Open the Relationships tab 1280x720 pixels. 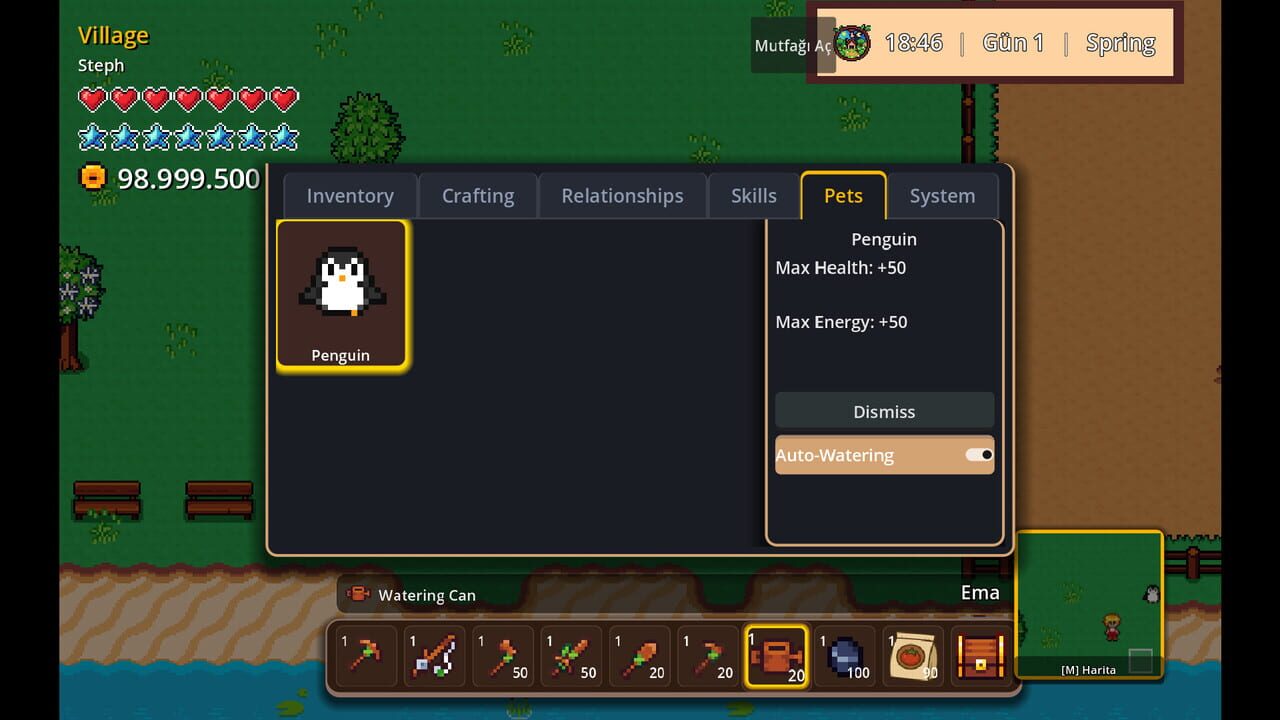click(x=622, y=195)
